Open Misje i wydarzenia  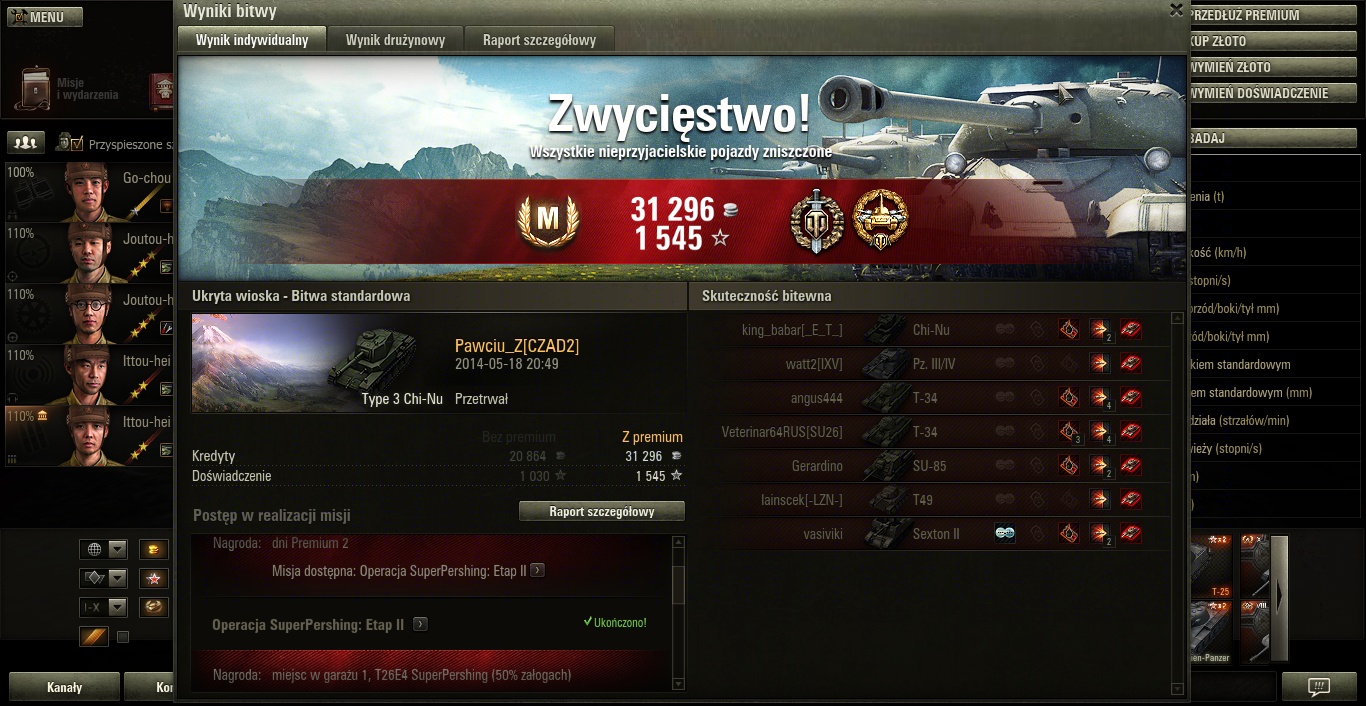[x=66, y=89]
